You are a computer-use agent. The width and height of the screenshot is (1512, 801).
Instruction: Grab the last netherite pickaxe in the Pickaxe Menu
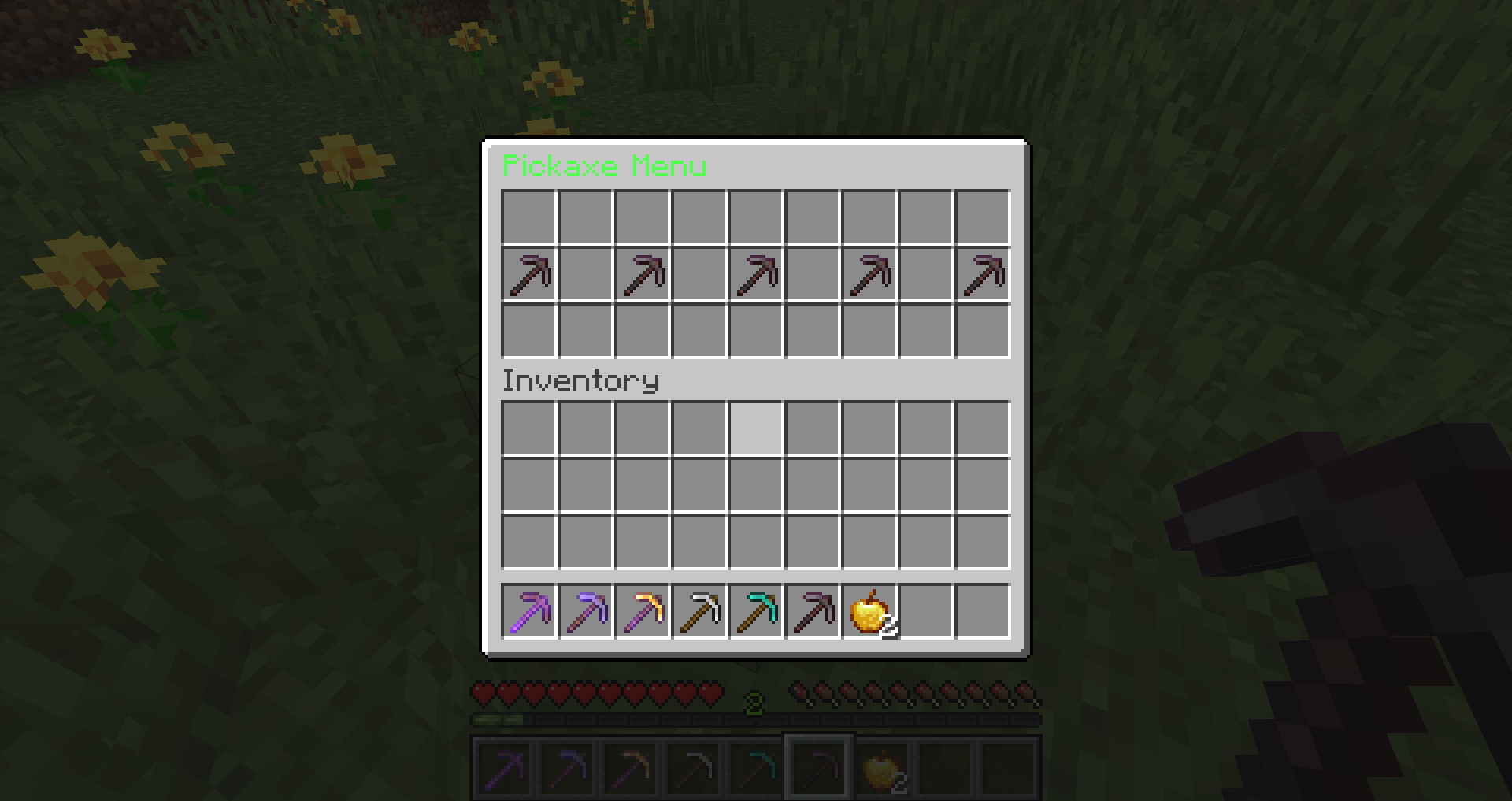pyautogui.click(x=983, y=274)
